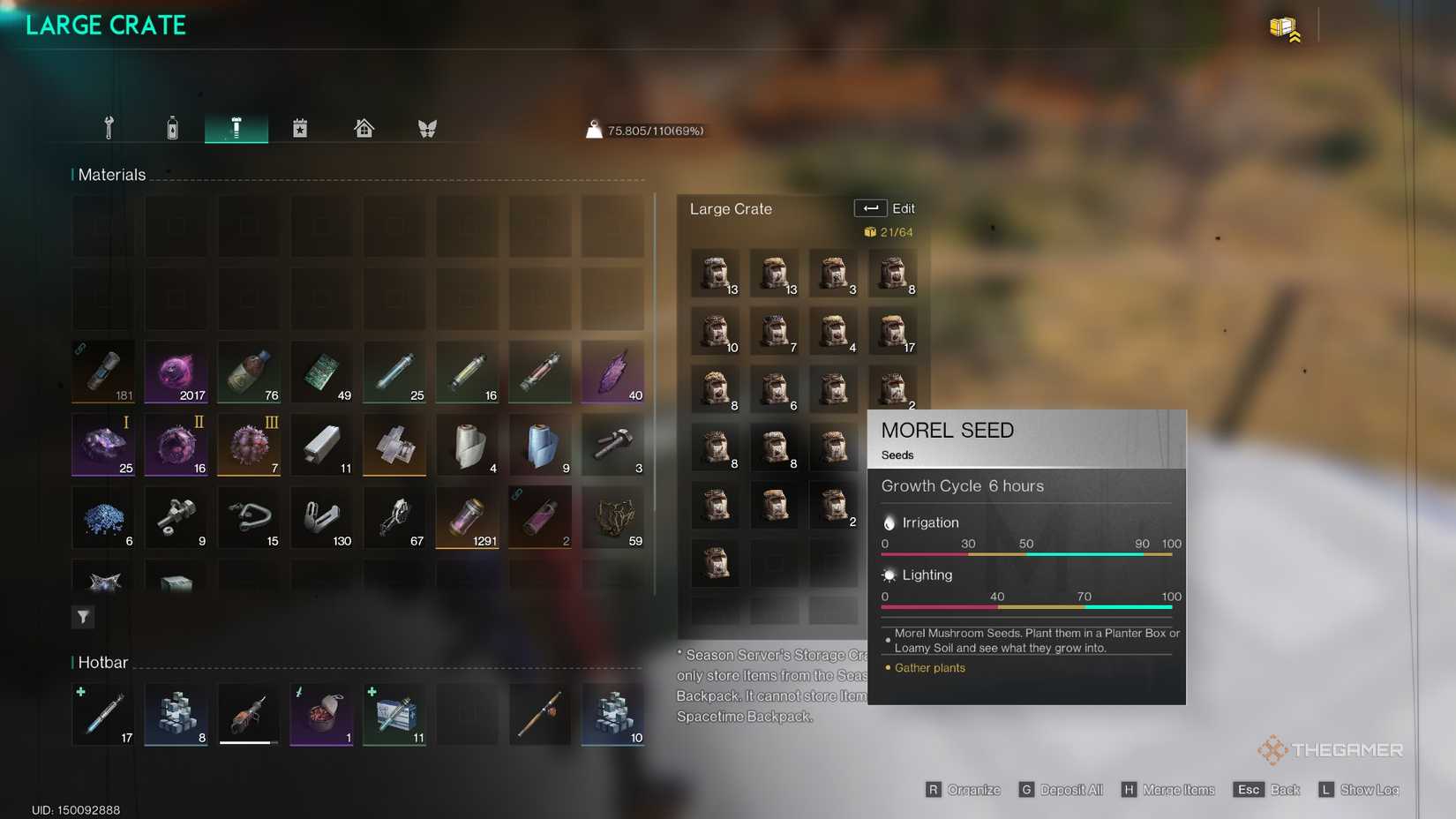The width and height of the screenshot is (1456, 819).
Task: Switch to the calendar star tab
Action: [x=300, y=128]
